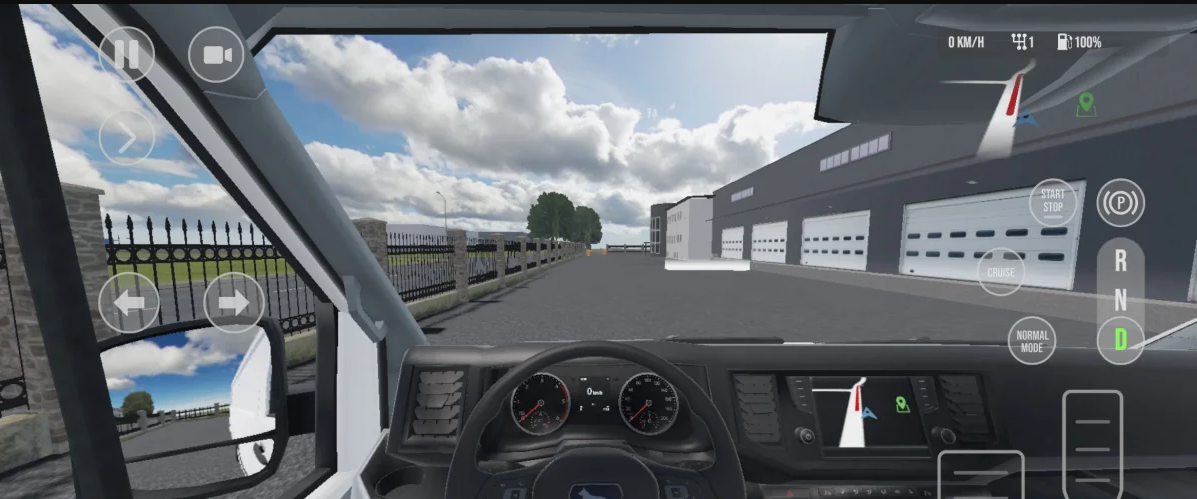Engage the parking brake
The width and height of the screenshot is (1197, 499).
click(x=1120, y=203)
